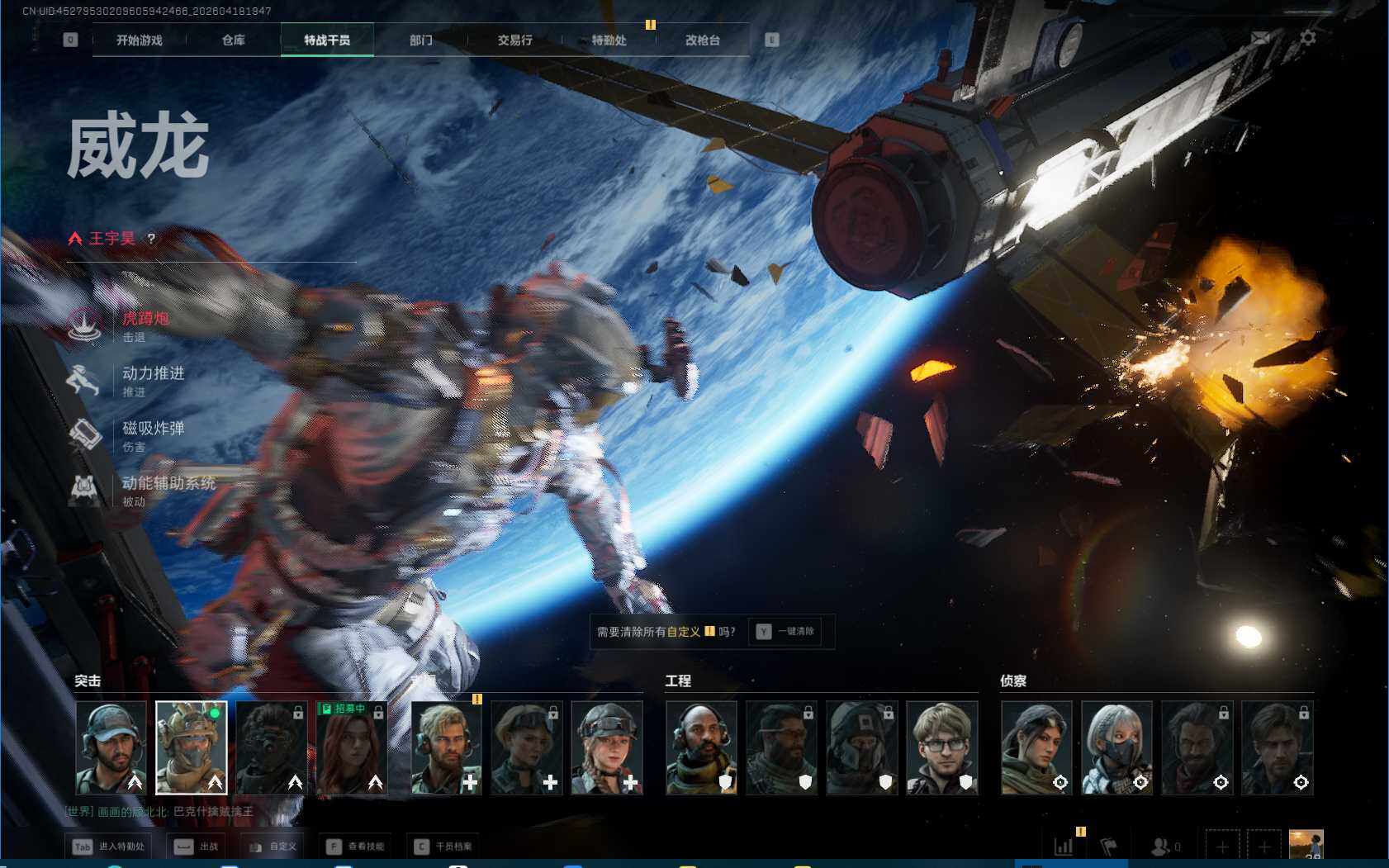Select the 特勤处 tab
The width and height of the screenshot is (1389, 868).
pos(609,40)
